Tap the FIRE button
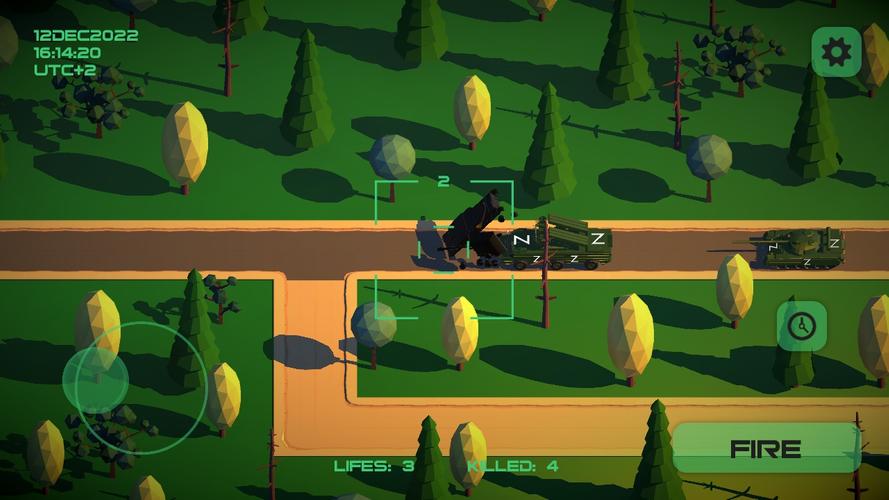Viewport: 889px width, 500px height. pos(766,448)
